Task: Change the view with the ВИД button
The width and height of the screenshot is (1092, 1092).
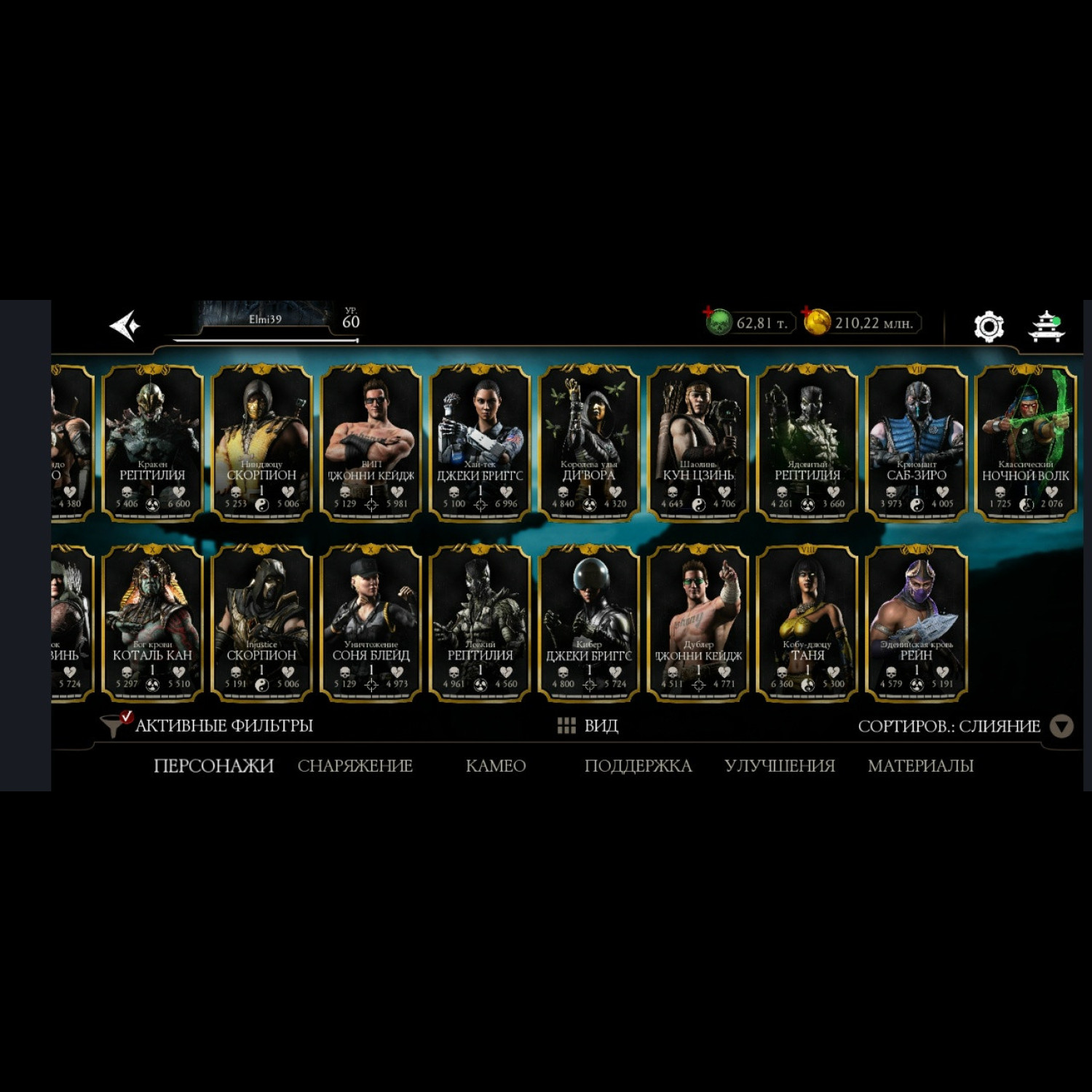Action: (588, 726)
